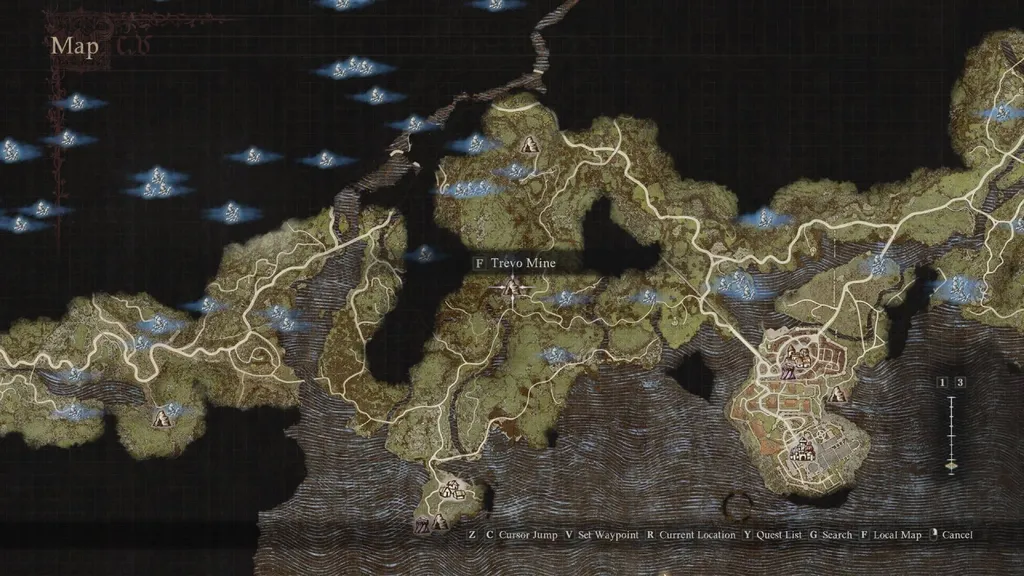Click the campsite marker beside the city's east wall
Screen dimensions: 1024x576
click(838, 394)
